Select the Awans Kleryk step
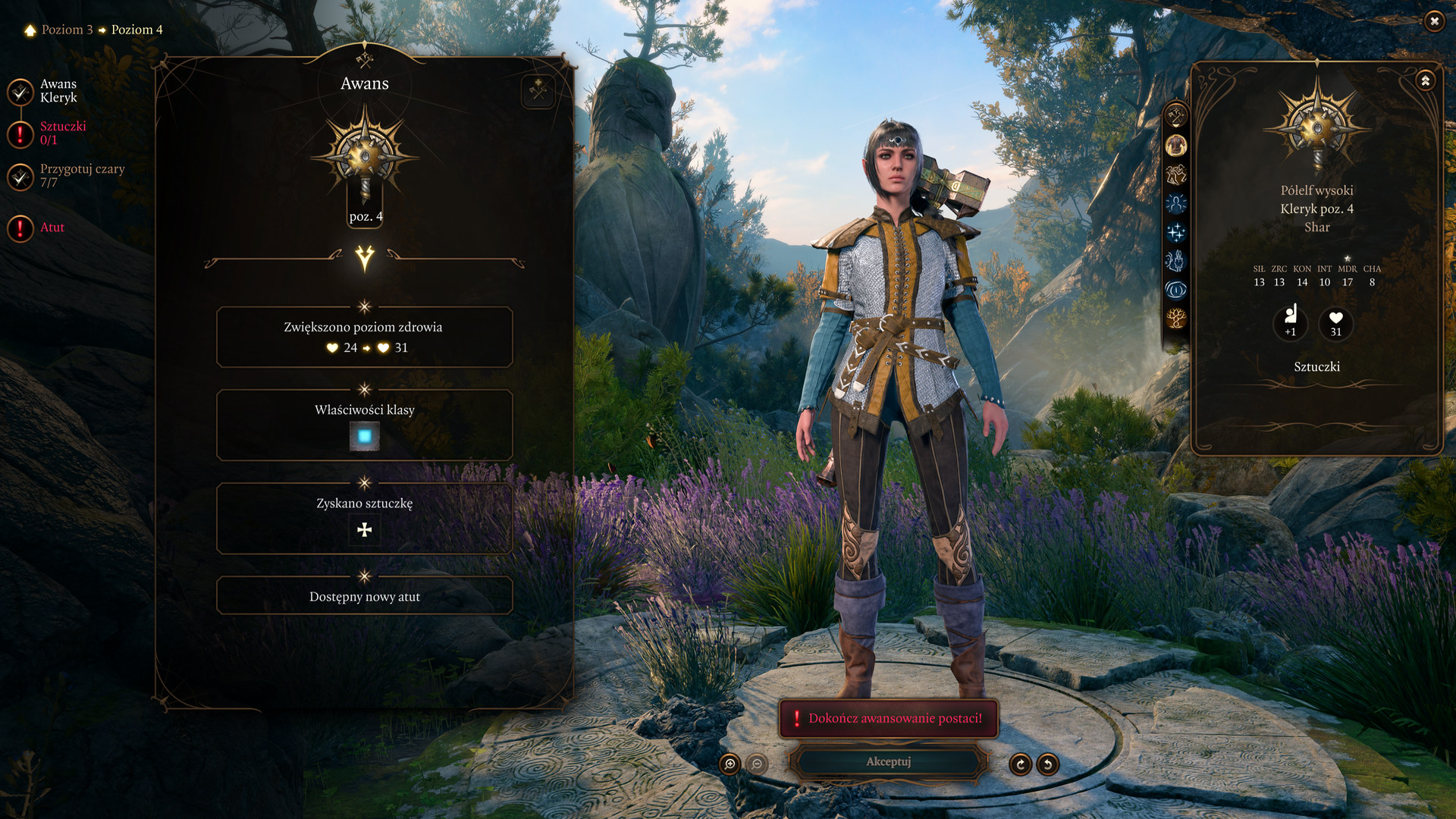 [x=58, y=91]
